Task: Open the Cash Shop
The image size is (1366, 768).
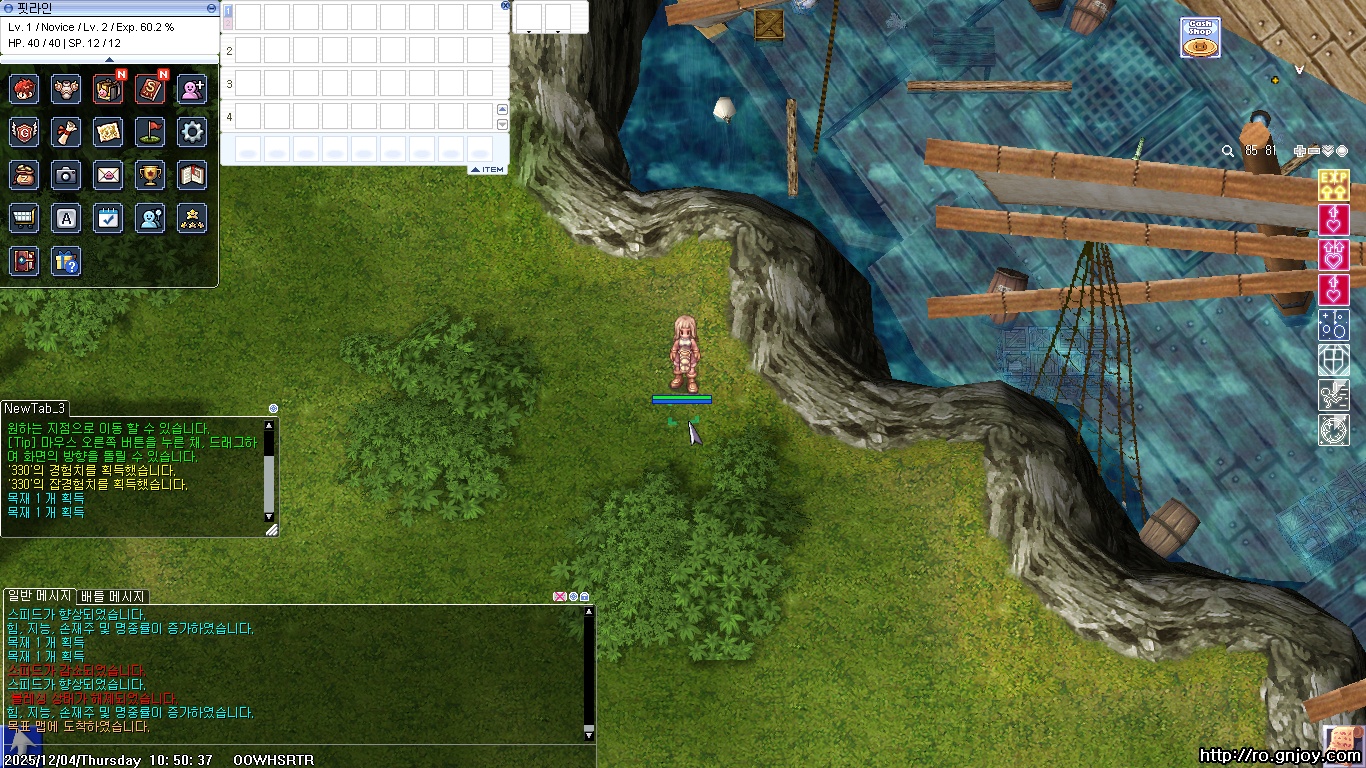Action: (1200, 38)
